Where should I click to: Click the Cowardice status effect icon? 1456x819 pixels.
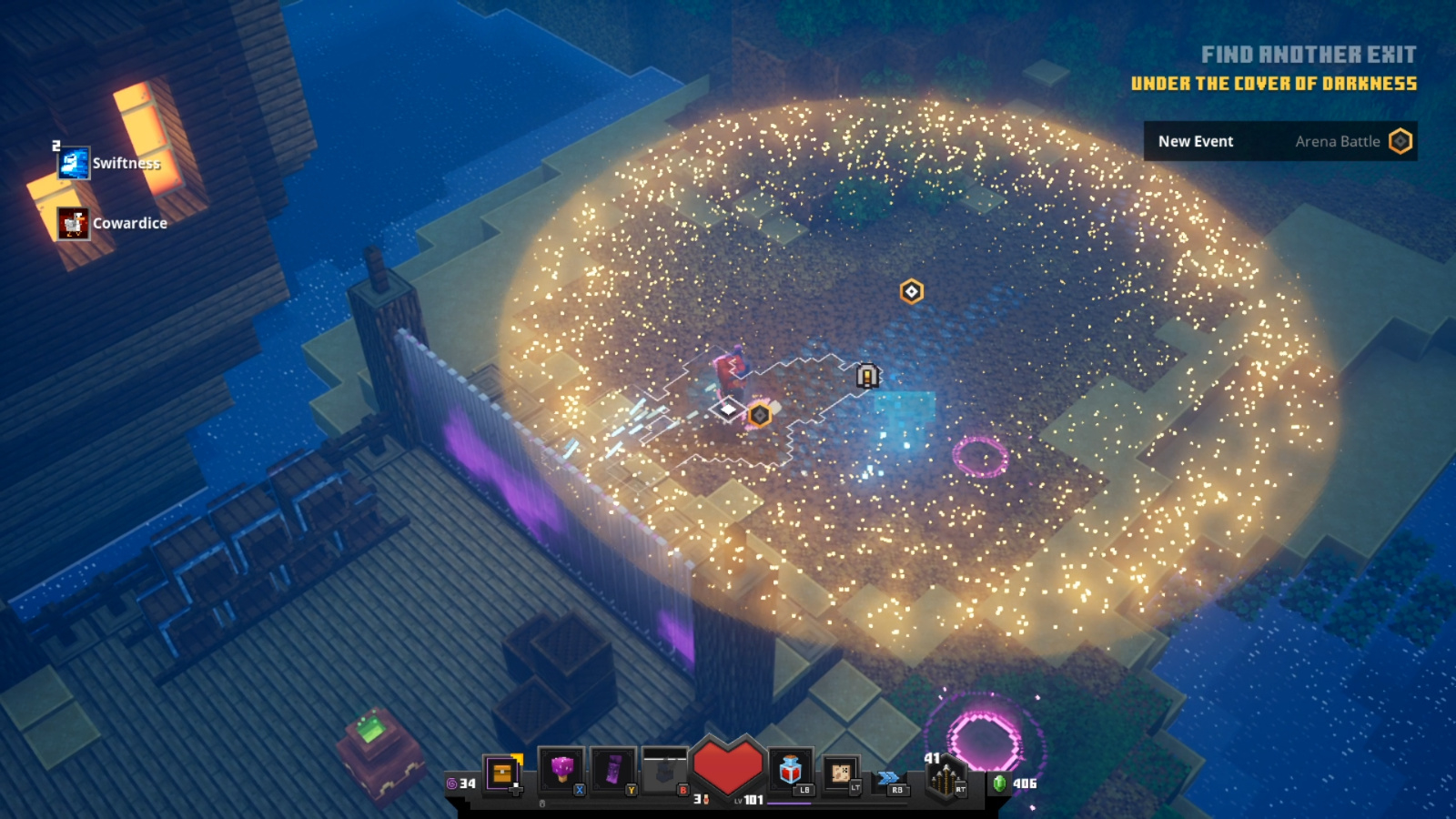[x=74, y=223]
